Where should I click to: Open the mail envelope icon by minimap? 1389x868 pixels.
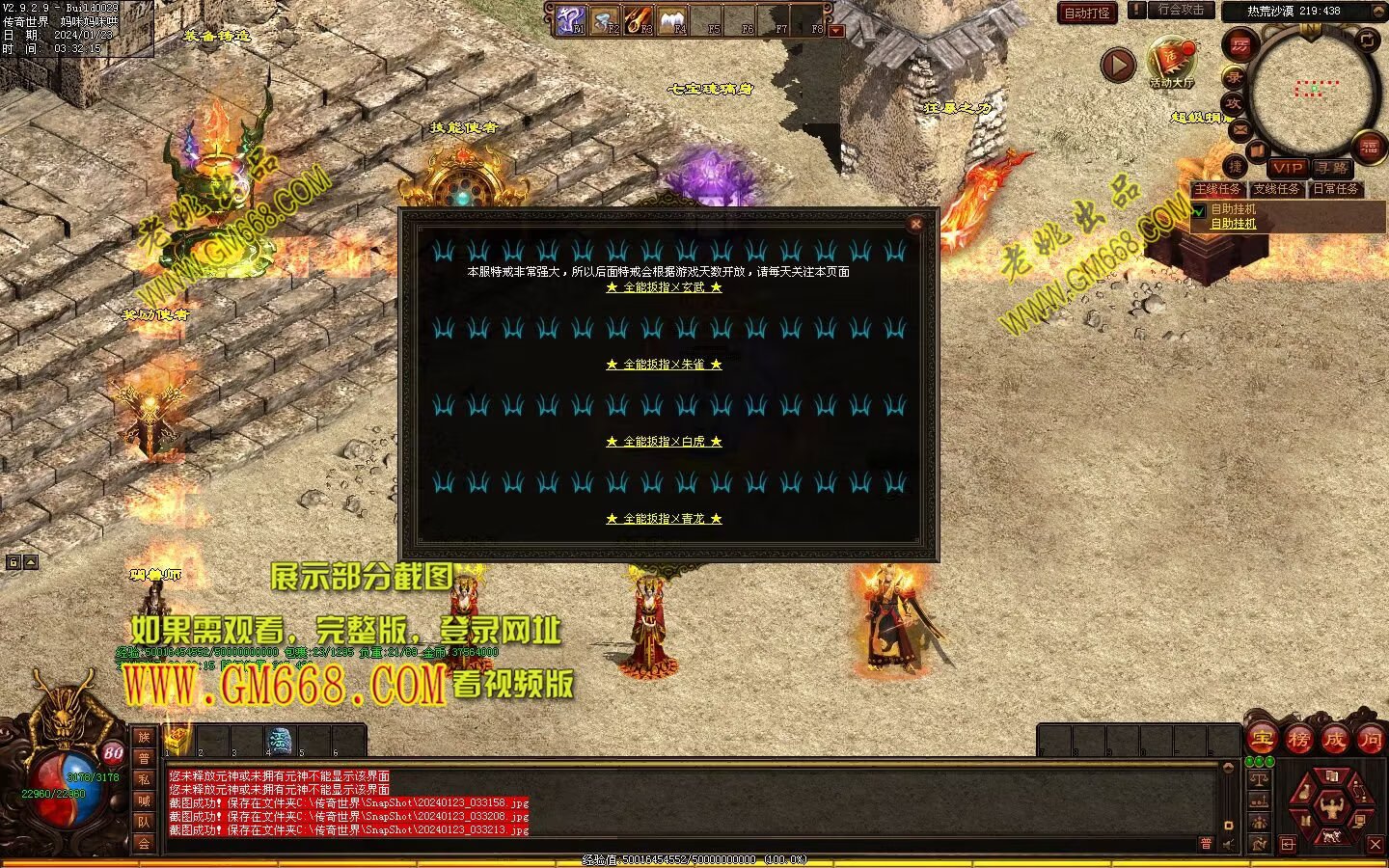tap(1240, 129)
